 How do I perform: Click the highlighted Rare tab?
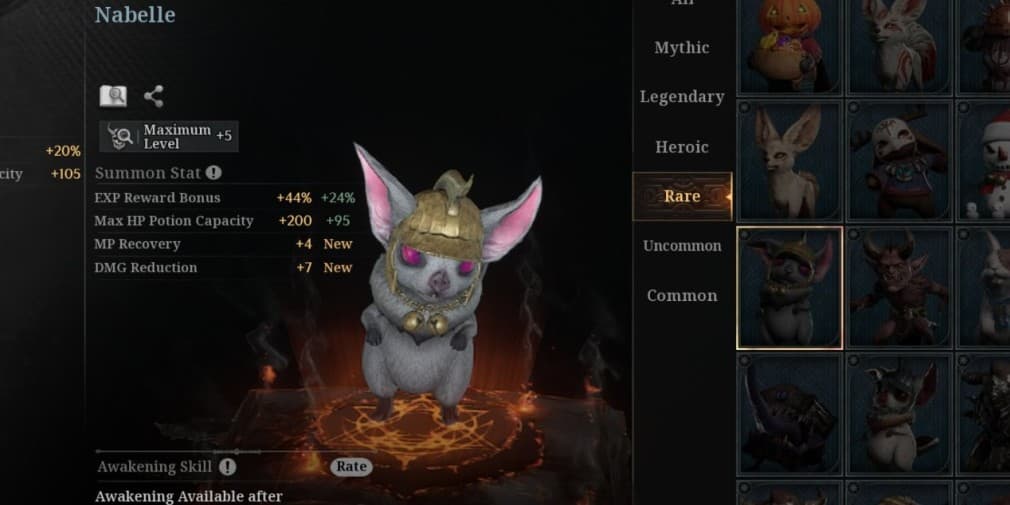[x=681, y=196]
